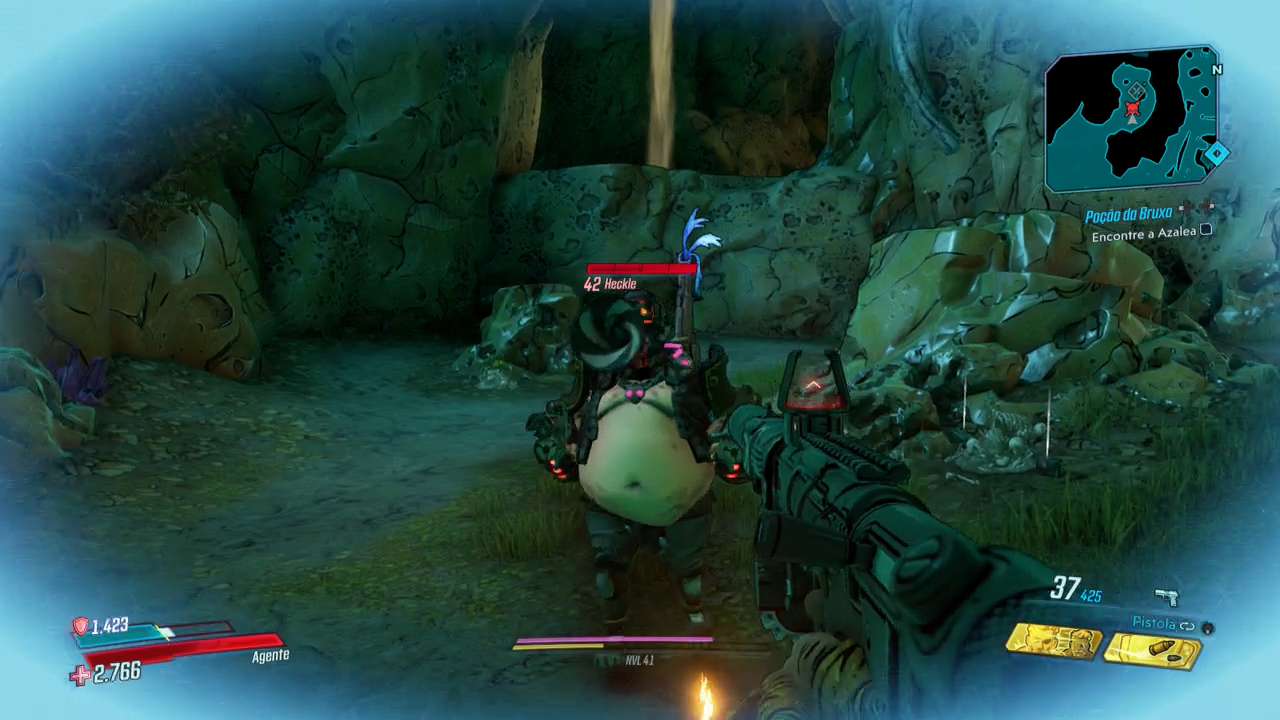Select the yellow bullet ammo card
Viewport: 1280px width, 720px height.
[1155, 651]
